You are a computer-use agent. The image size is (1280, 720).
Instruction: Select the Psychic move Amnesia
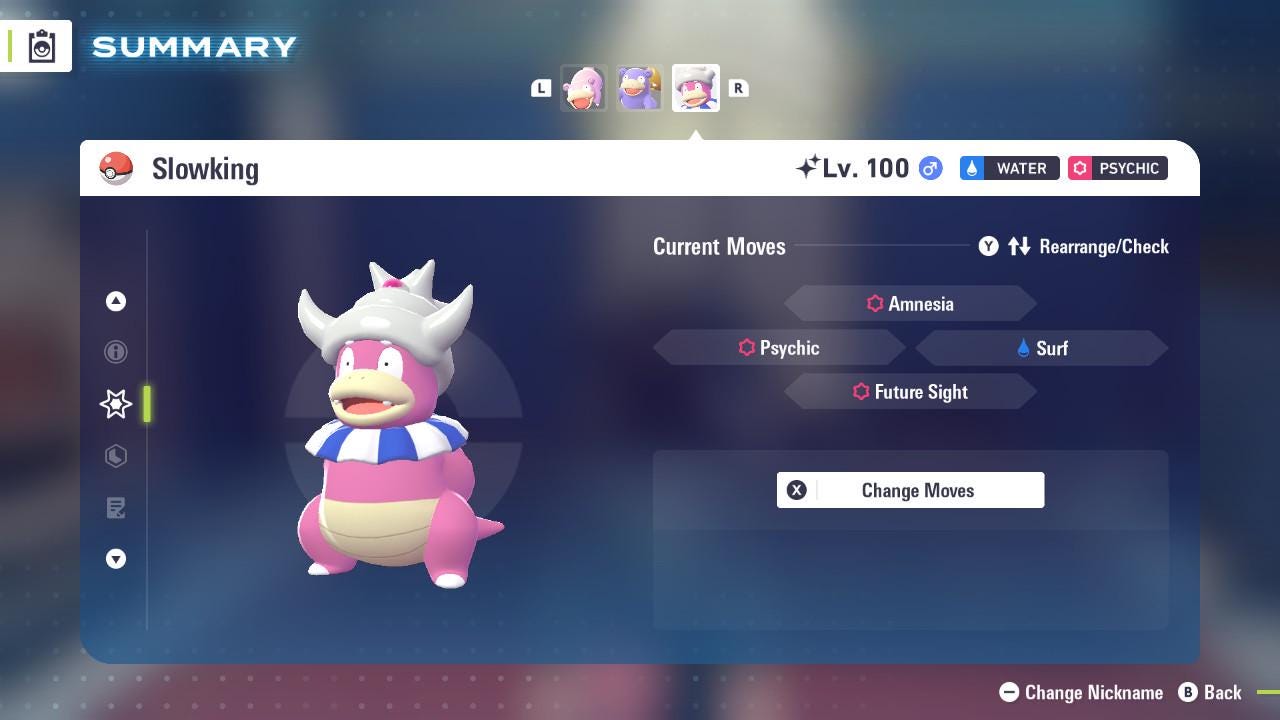pos(910,303)
